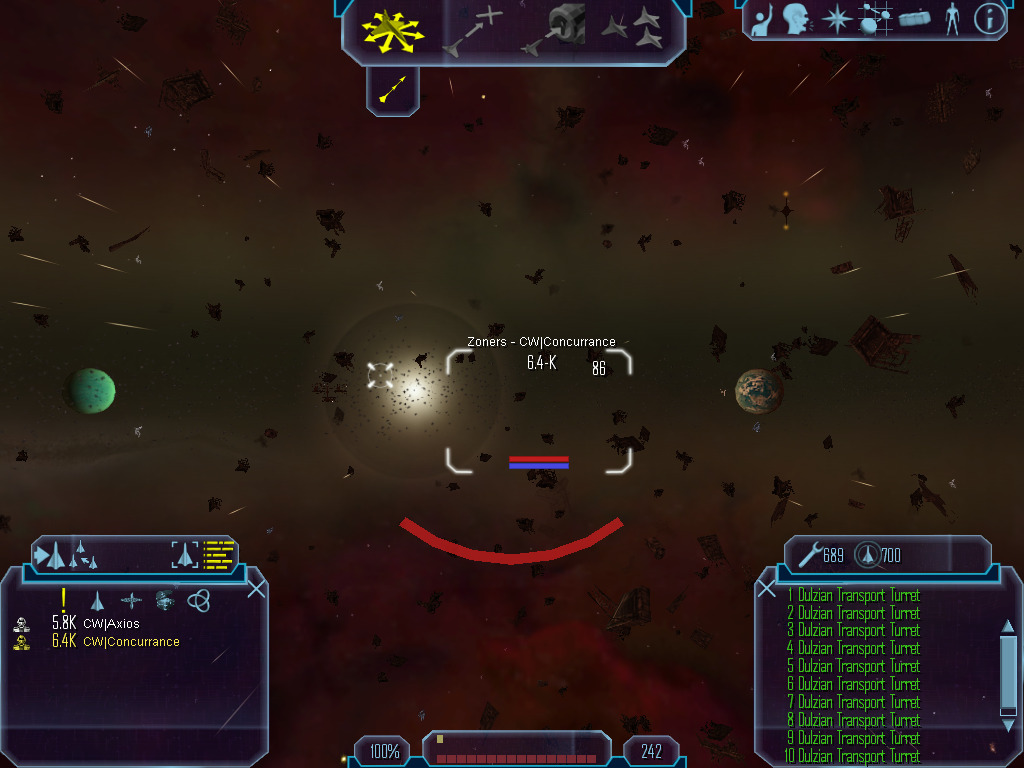Viewport: 1024px width, 768px height.
Task: Open the navigation map icon
Action: (874, 19)
